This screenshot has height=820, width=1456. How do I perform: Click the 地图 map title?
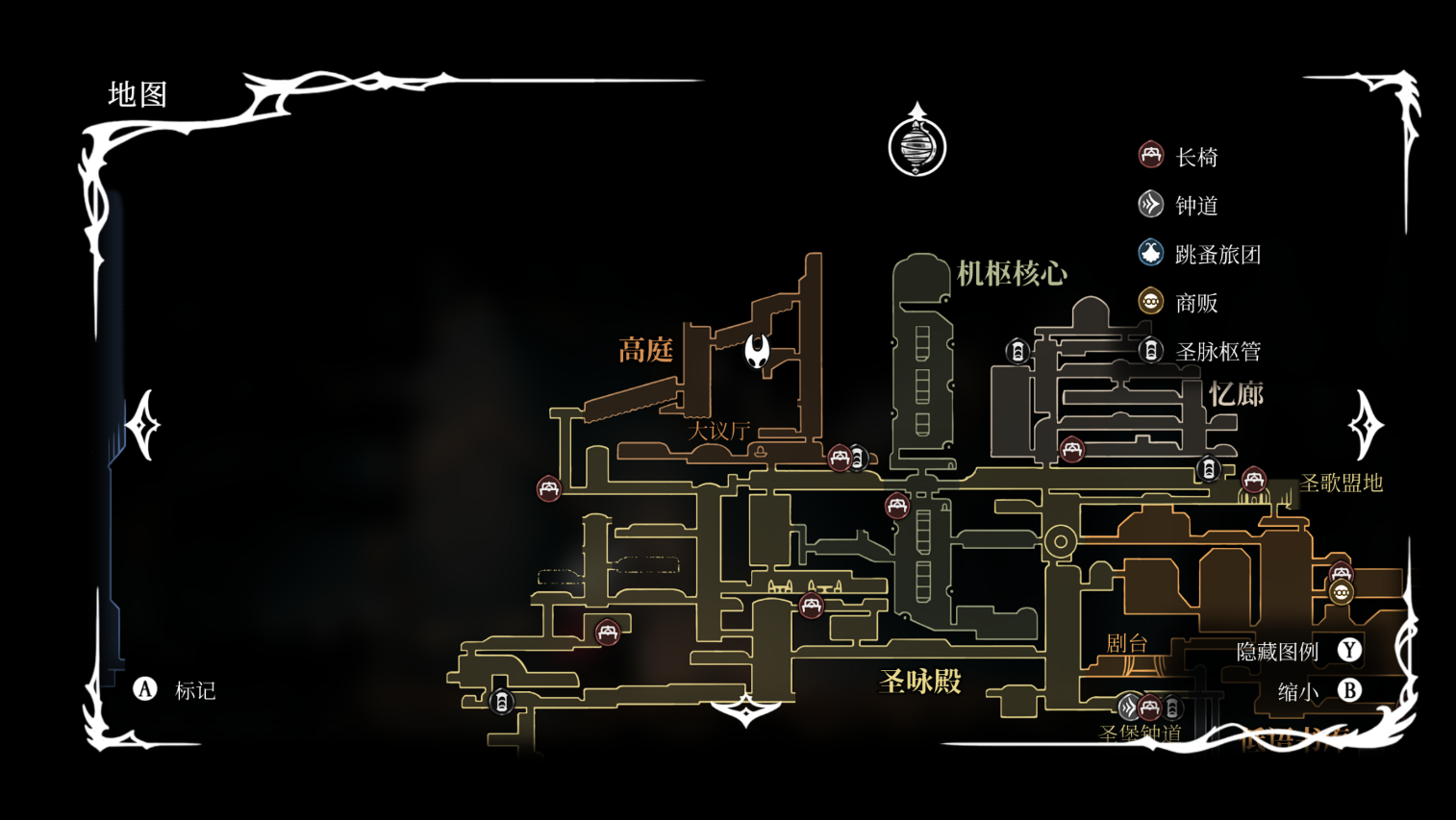click(138, 94)
